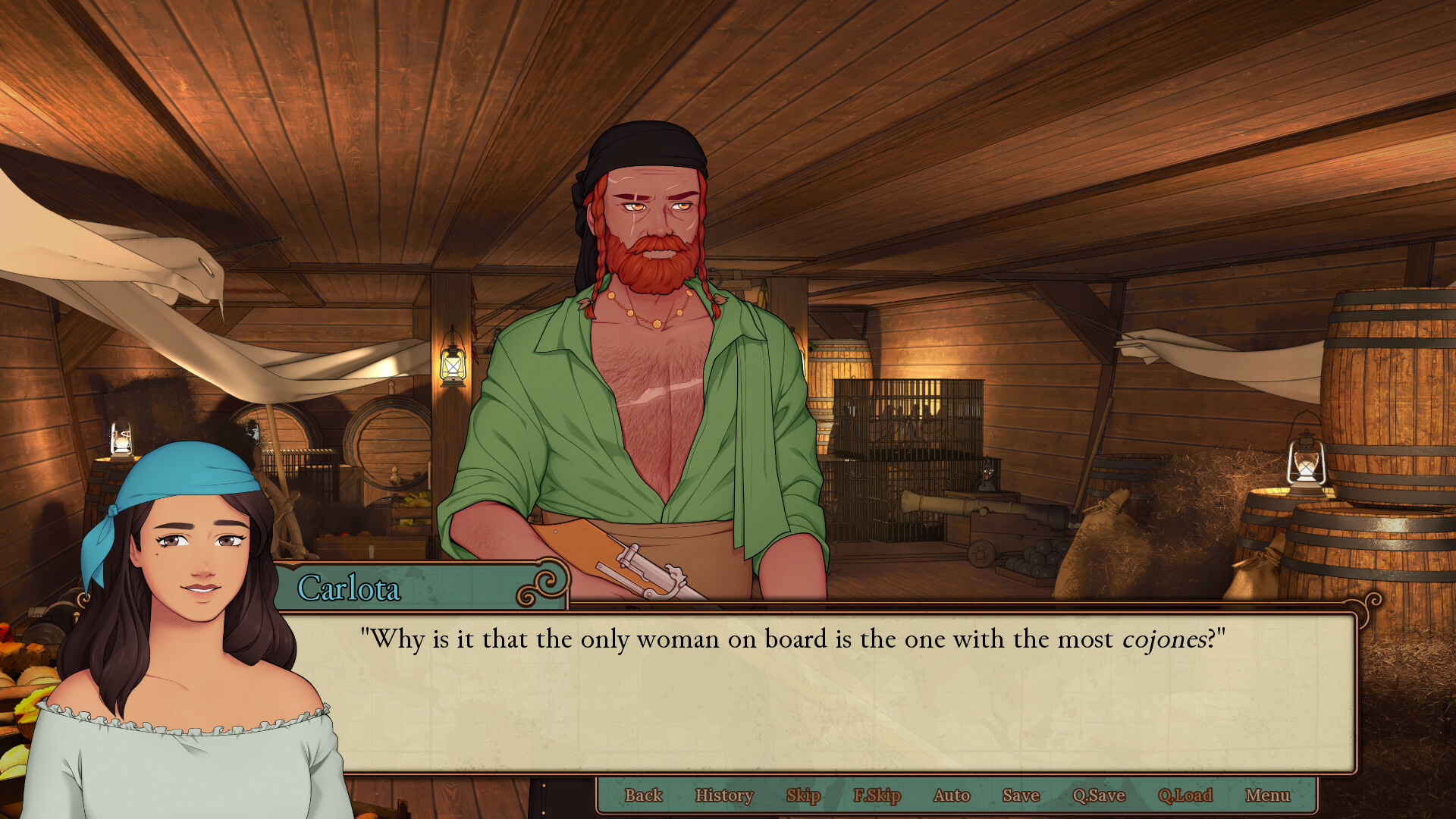The height and width of the screenshot is (819, 1456).
Task: Perform a Q.Save quick save
Action: 1097,795
